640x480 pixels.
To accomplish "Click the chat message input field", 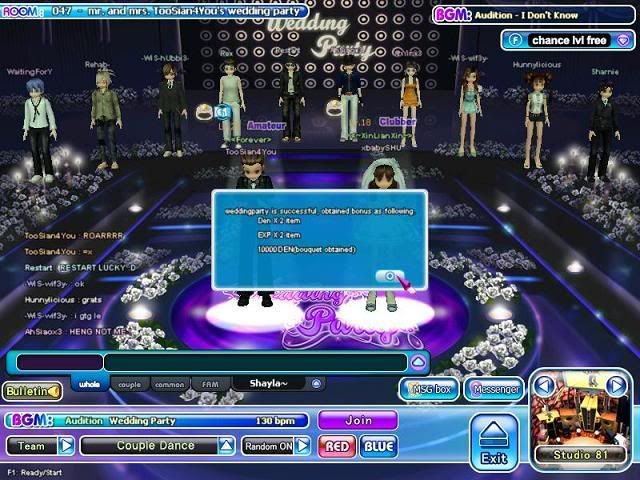I will click(255, 362).
